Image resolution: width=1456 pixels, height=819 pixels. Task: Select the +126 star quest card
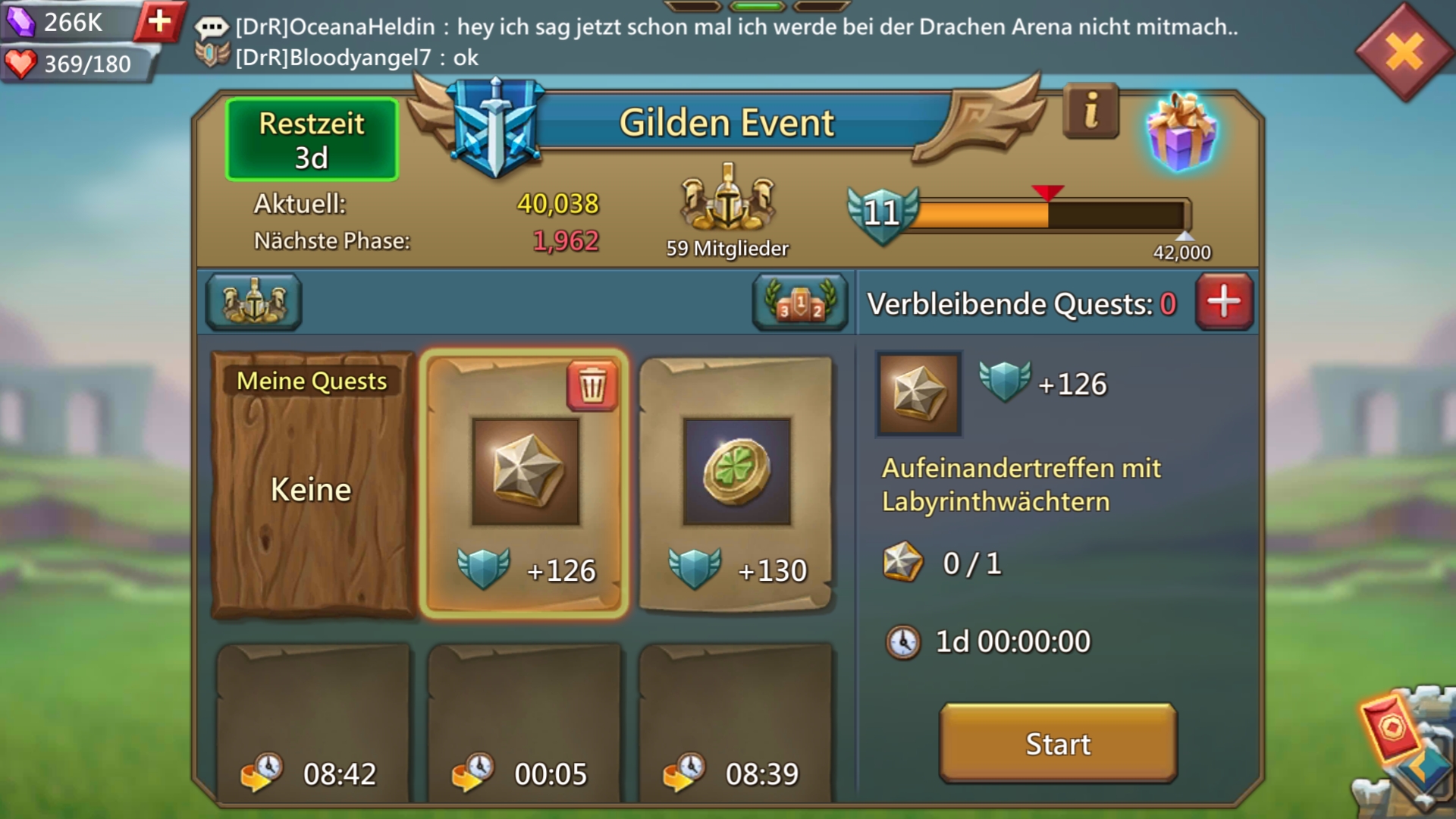tap(524, 485)
